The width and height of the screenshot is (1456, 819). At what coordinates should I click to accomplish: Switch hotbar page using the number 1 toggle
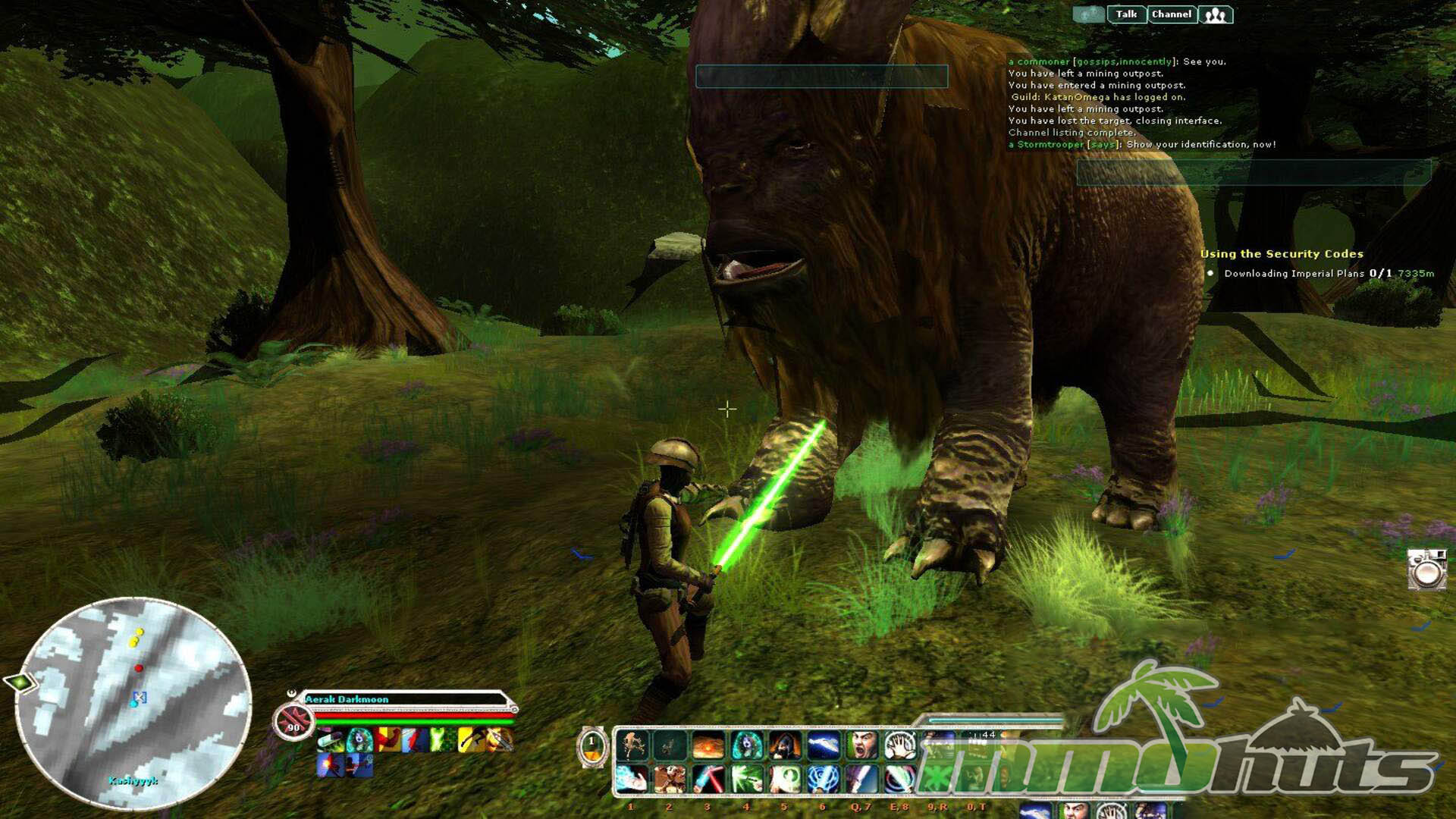(592, 746)
